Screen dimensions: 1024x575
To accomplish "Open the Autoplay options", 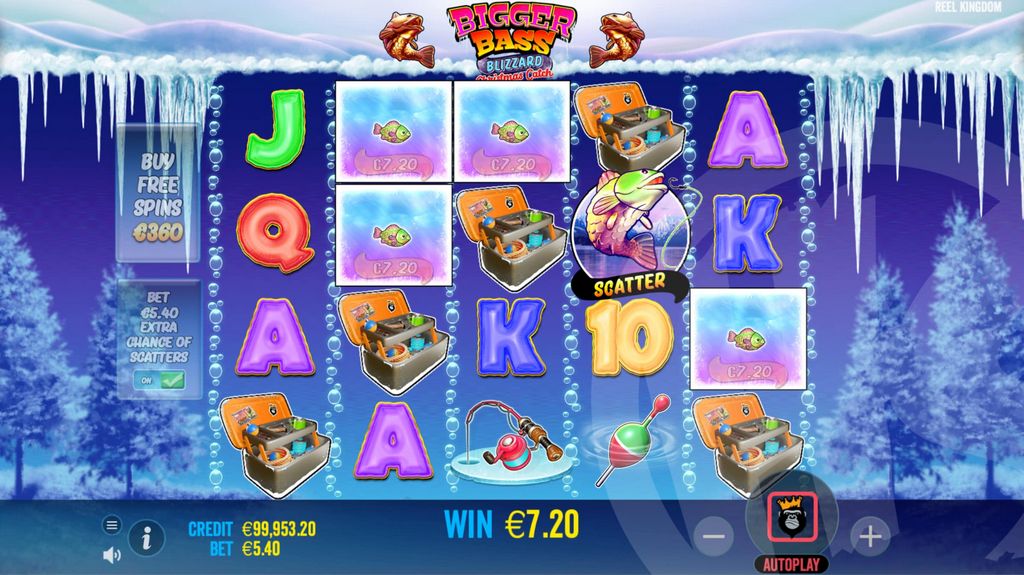I will point(791,564).
